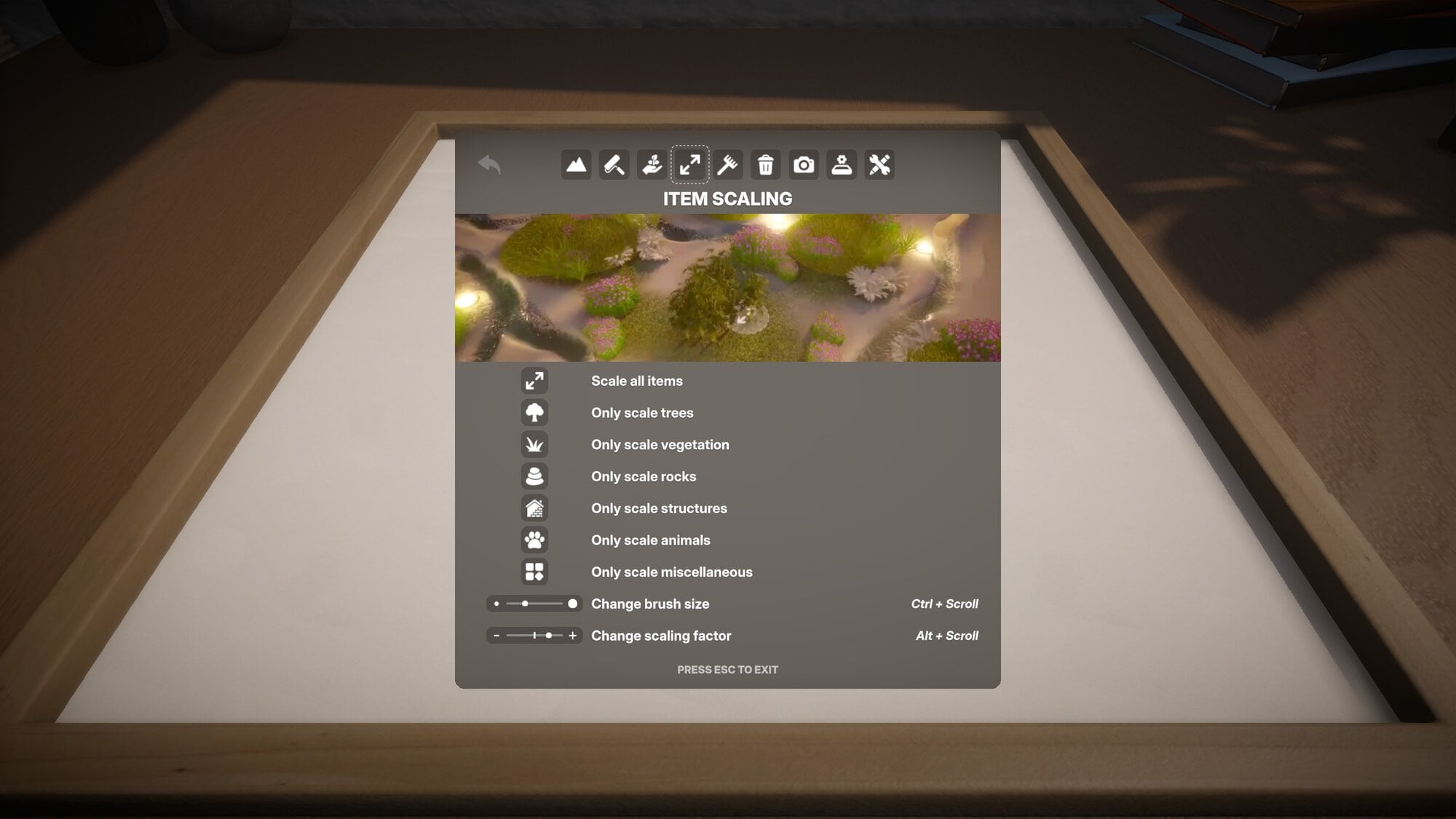Screen dimensions: 1456x819
Task: Select the item scaling arrows tab
Action: tap(689, 165)
